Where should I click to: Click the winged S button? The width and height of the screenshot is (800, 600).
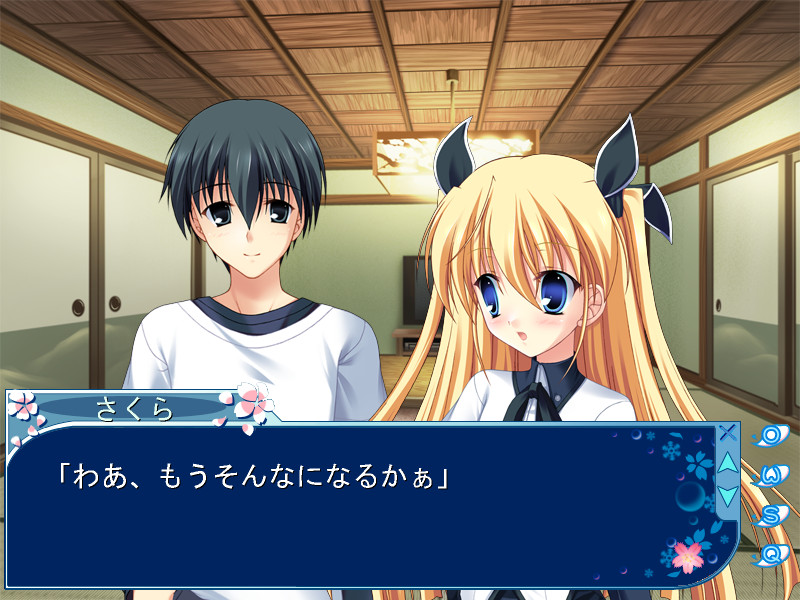coord(771,515)
